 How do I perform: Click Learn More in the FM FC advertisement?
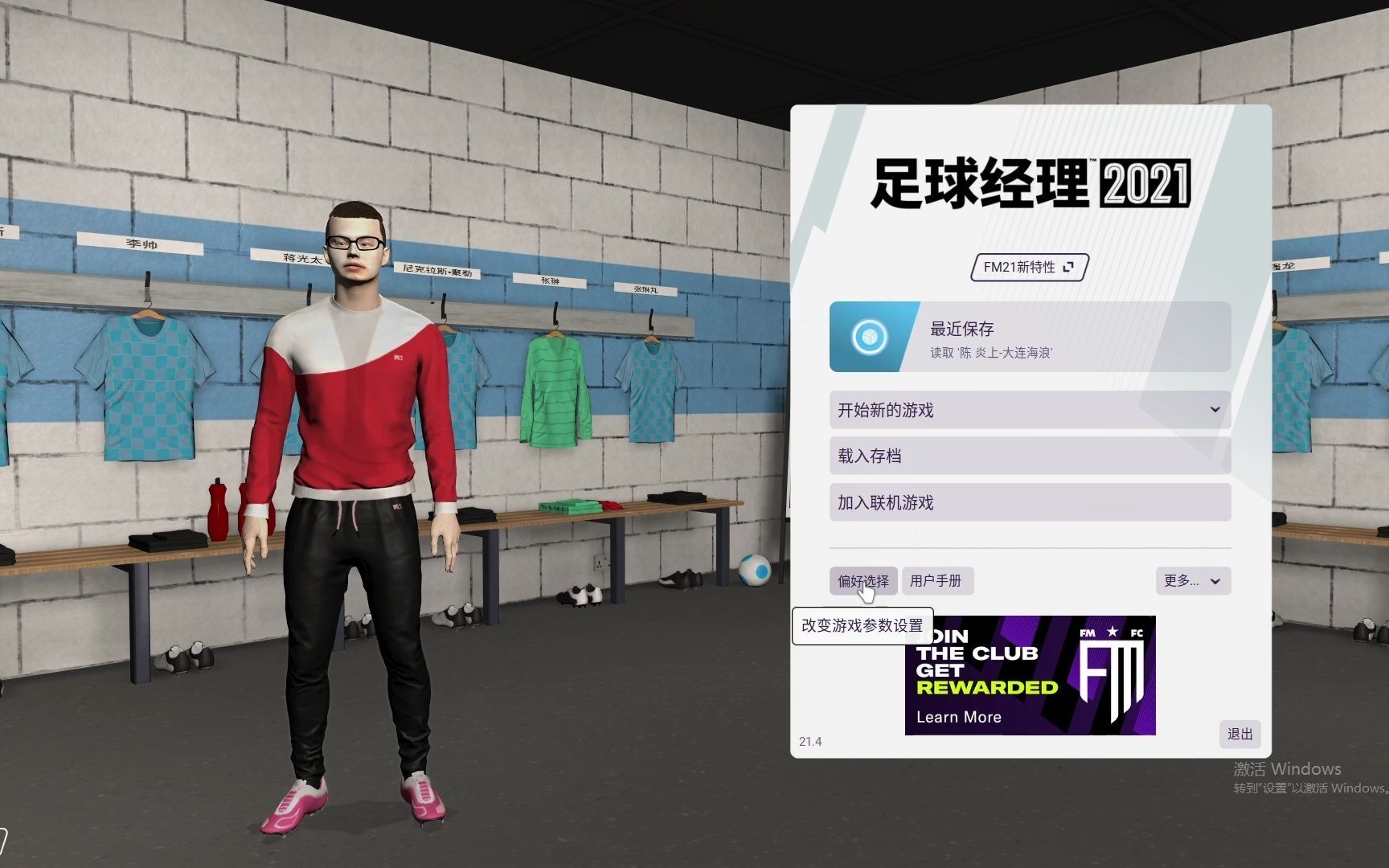pyautogui.click(x=960, y=717)
